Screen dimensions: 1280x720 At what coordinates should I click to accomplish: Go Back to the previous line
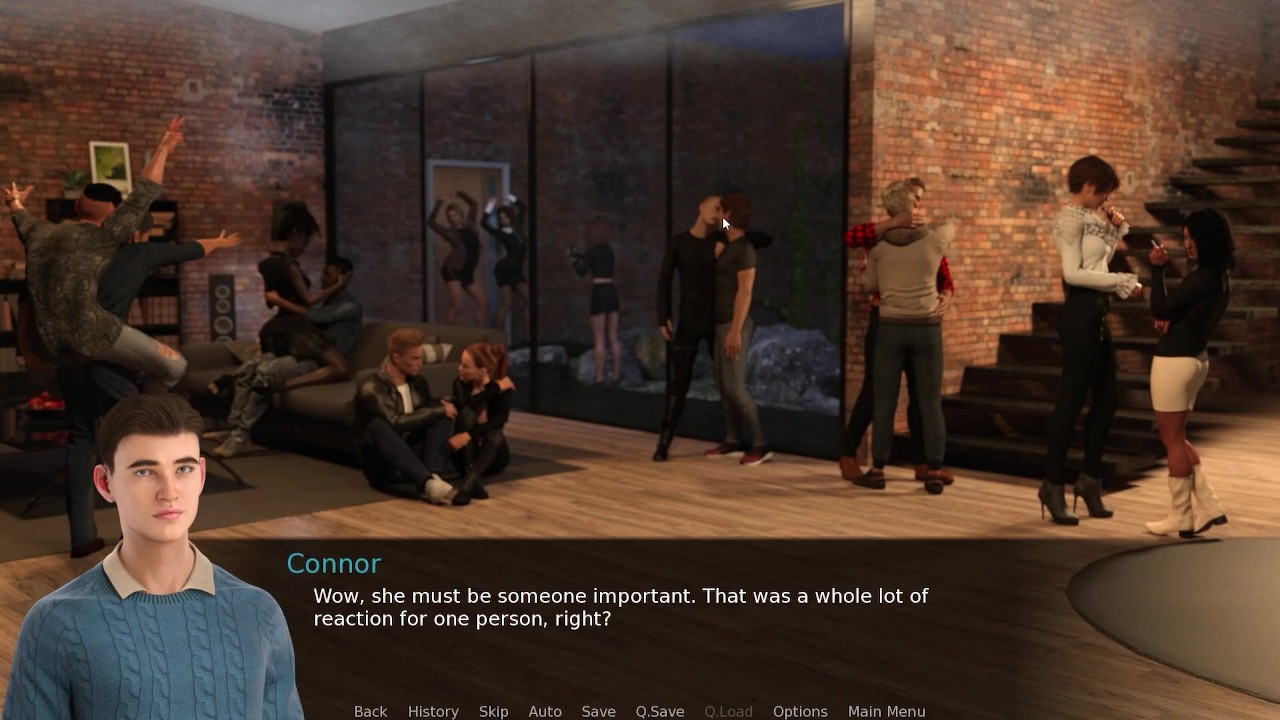pyautogui.click(x=370, y=711)
